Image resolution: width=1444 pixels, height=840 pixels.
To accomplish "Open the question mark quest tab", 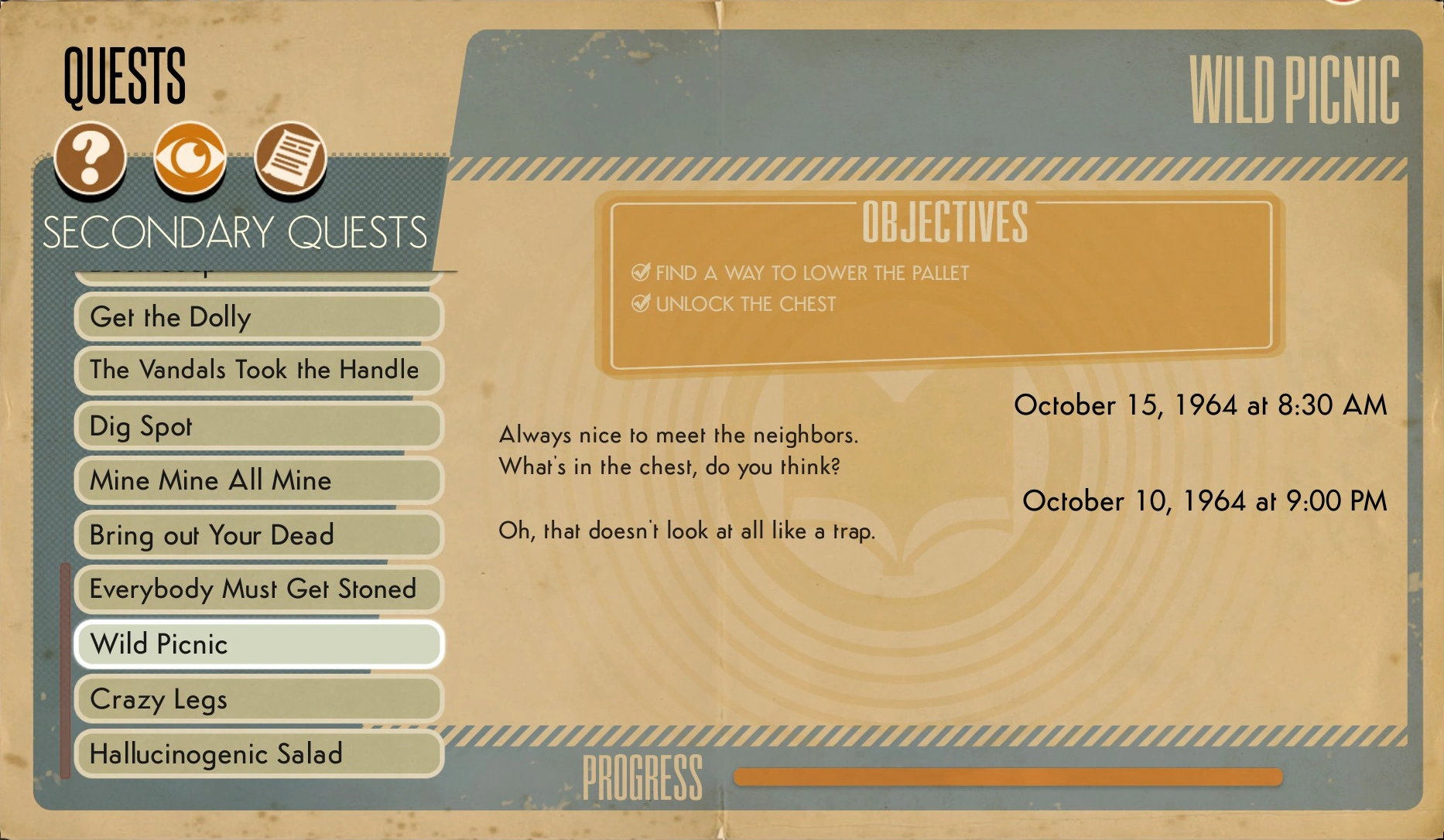I will [x=91, y=158].
